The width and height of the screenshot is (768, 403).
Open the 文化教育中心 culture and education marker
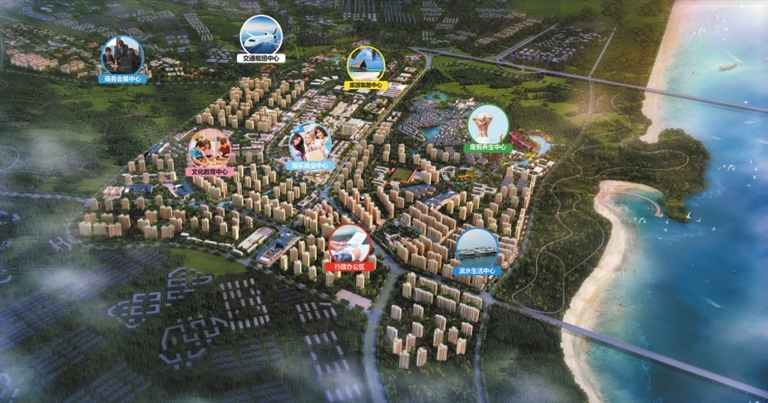click(210, 150)
